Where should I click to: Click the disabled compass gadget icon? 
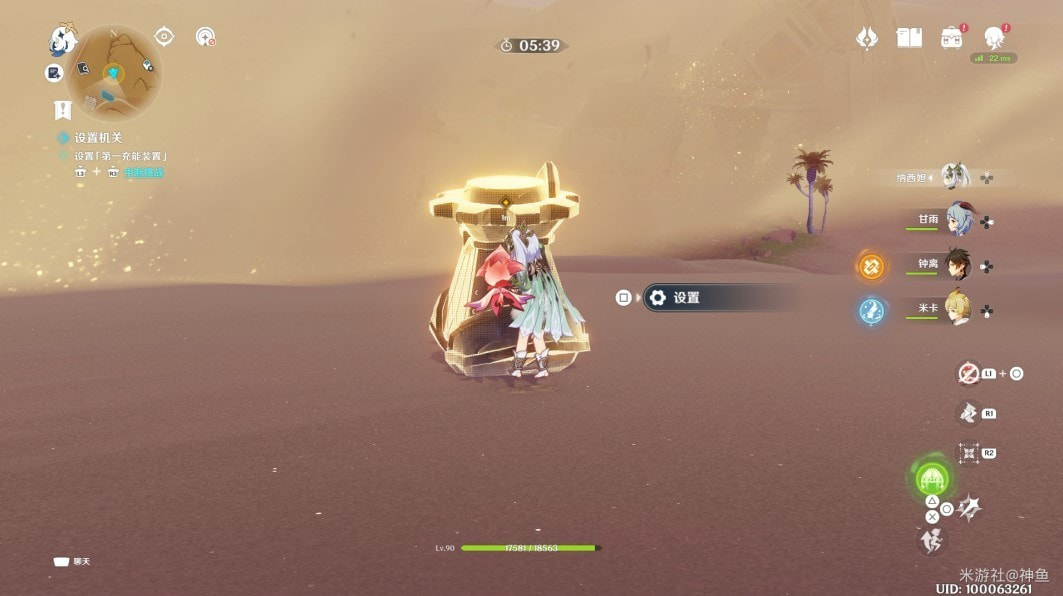pyautogui.click(x=205, y=37)
